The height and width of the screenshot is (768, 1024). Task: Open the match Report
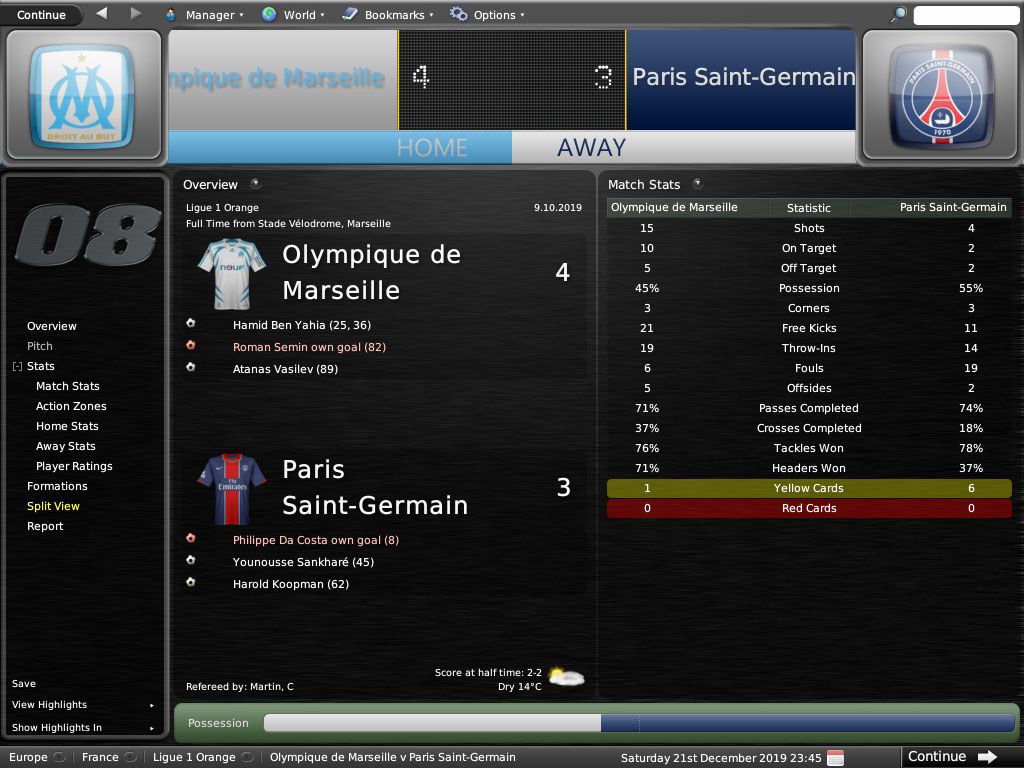click(45, 526)
